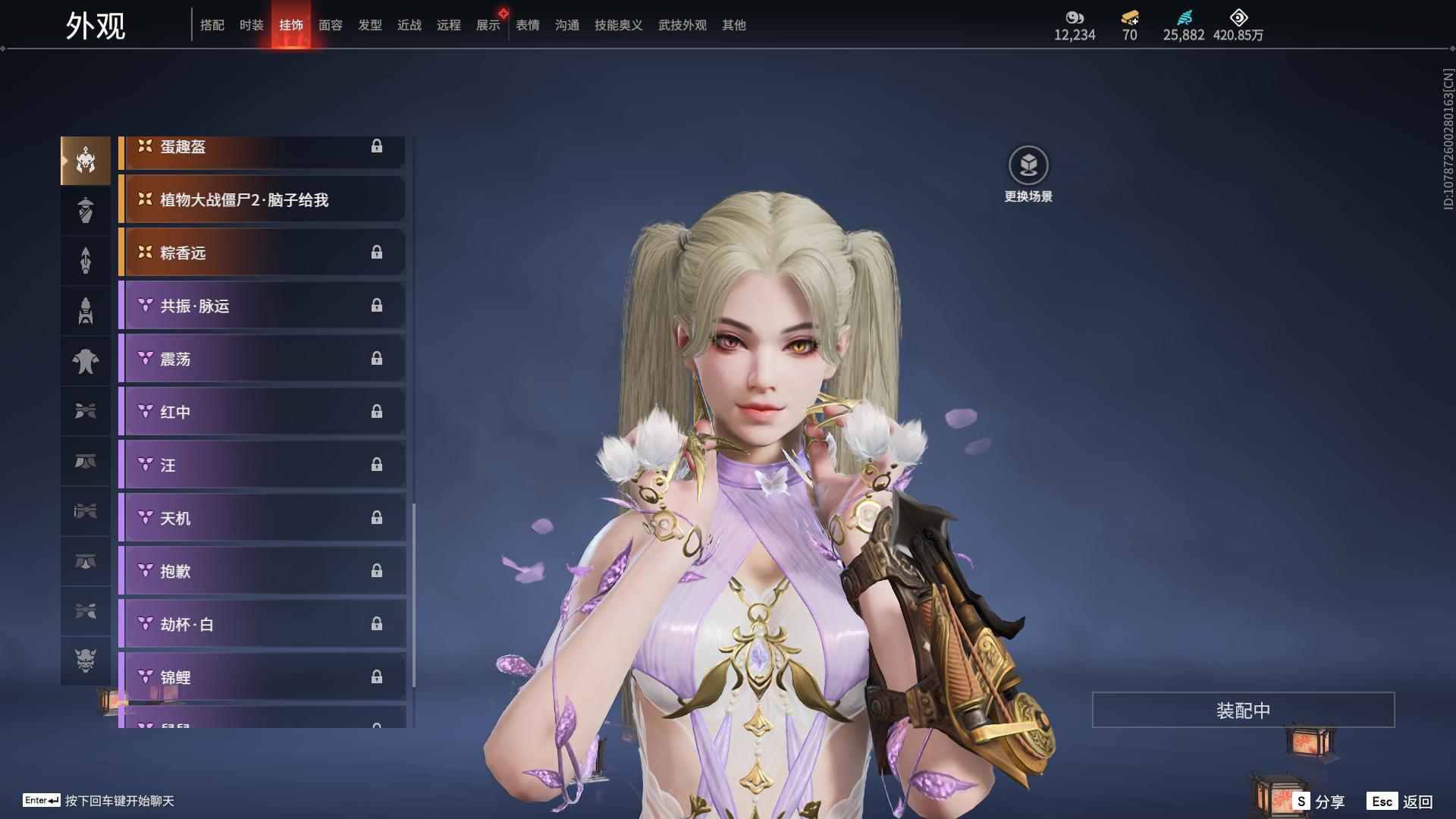Select the demon mask accessory category
The height and width of the screenshot is (819, 1456).
[86, 661]
